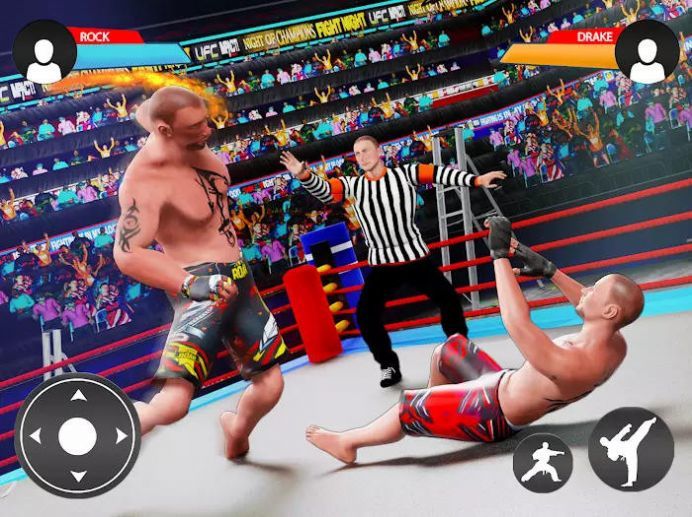
Task: Tap the down arrow on the directional pad
Action: point(77,477)
